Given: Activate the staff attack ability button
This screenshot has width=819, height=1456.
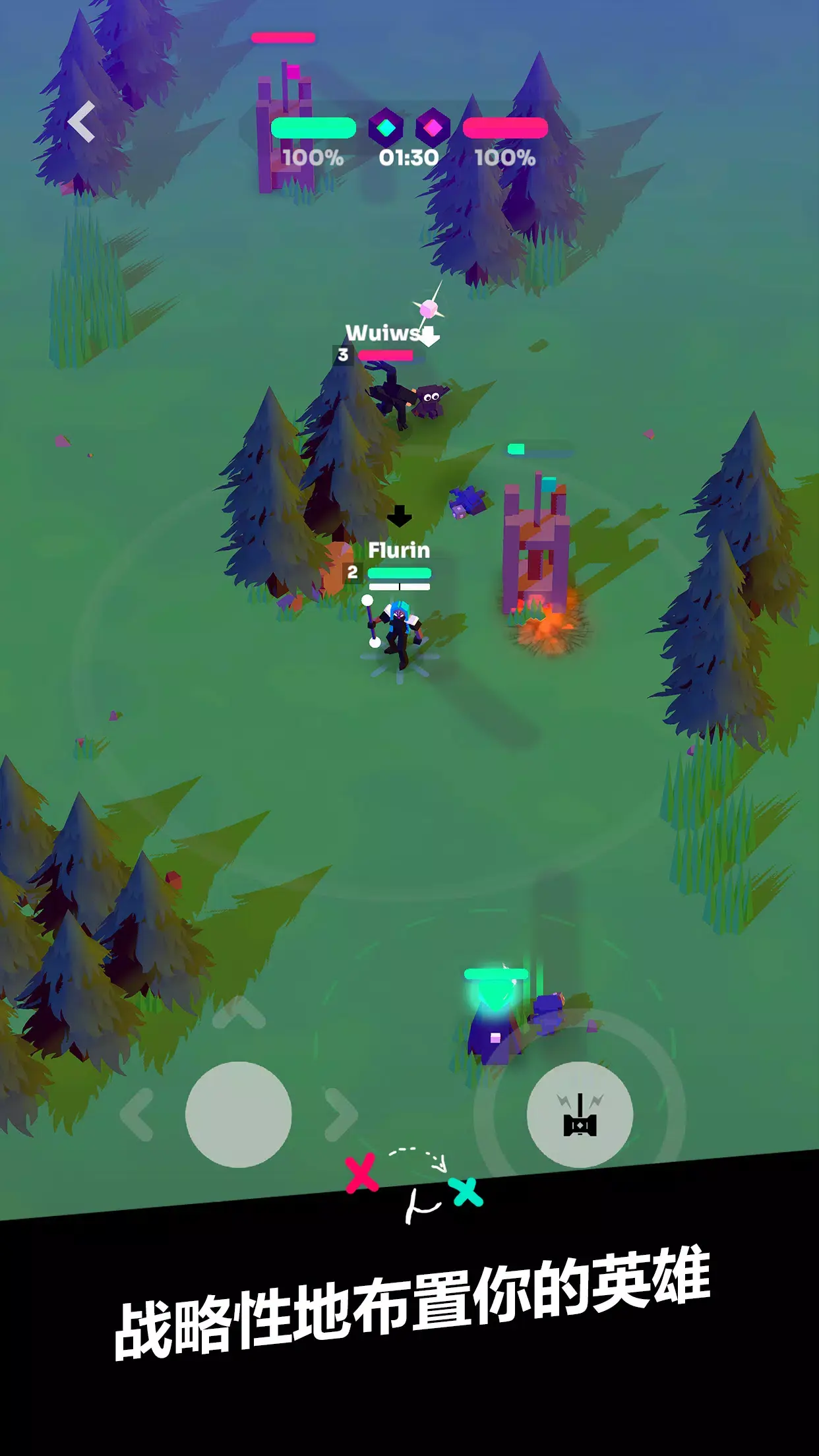Looking at the screenshot, I should point(580,1114).
